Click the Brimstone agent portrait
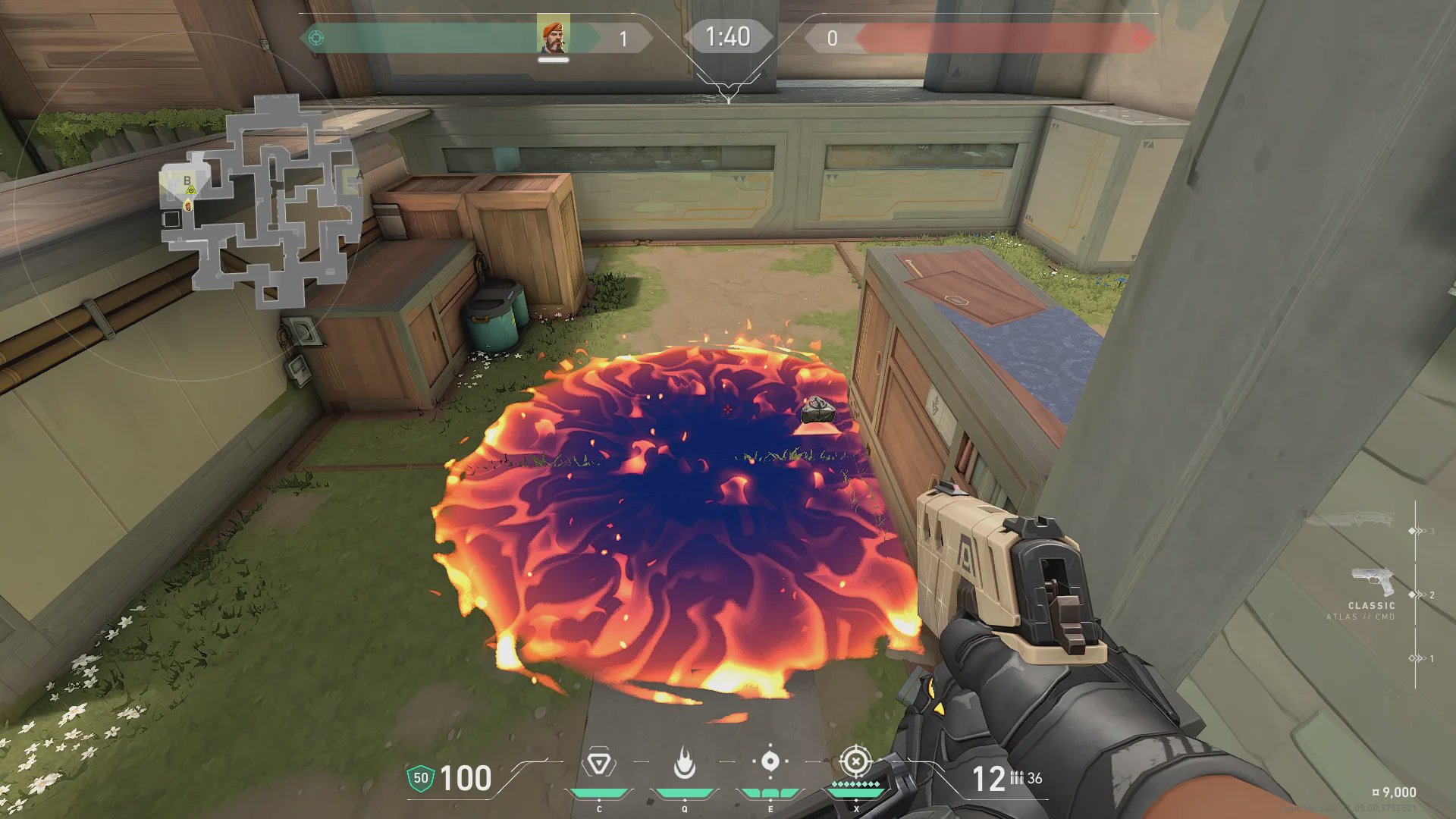1456x819 pixels. [x=553, y=36]
